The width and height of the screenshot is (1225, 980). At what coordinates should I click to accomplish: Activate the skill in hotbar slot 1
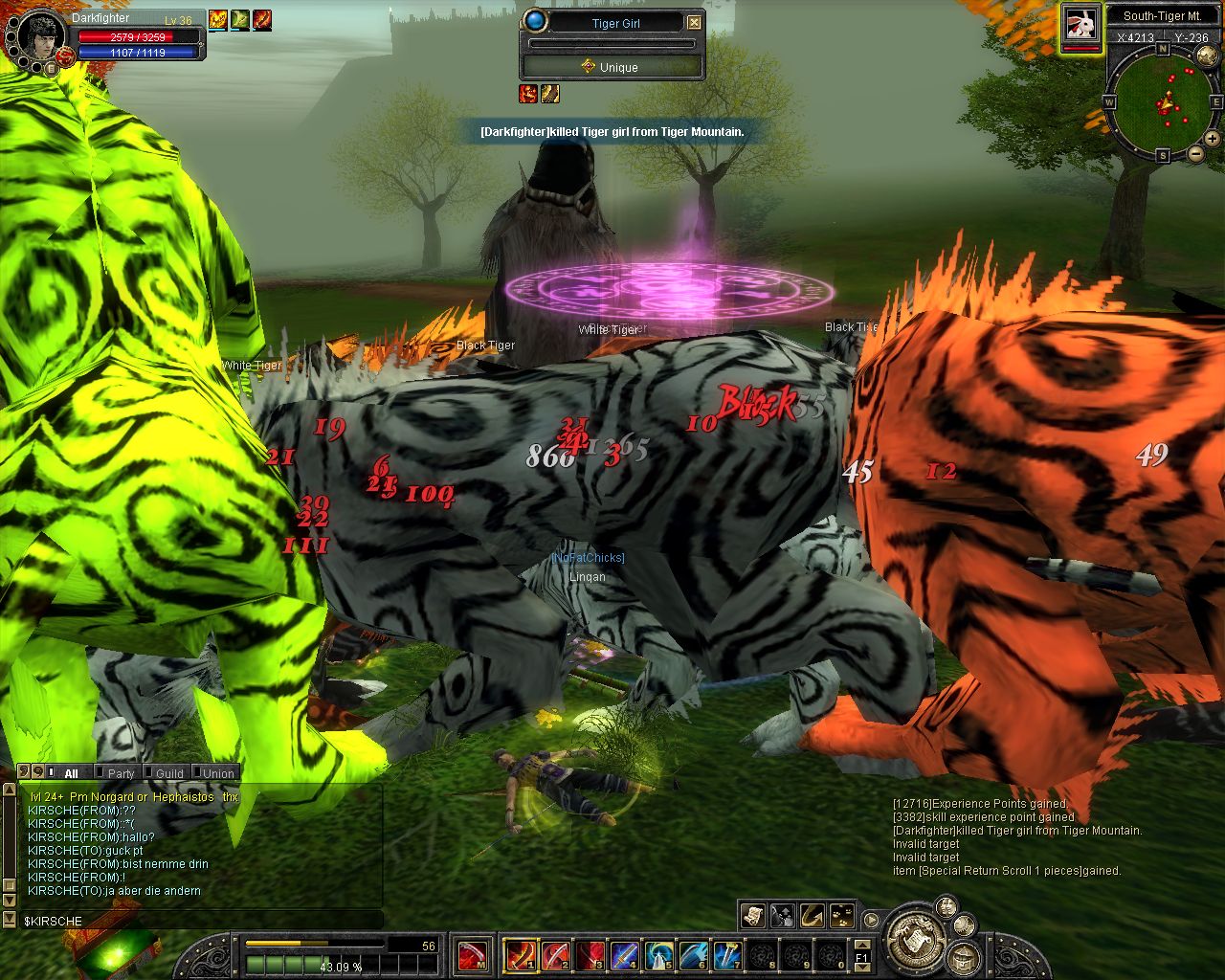[x=522, y=954]
